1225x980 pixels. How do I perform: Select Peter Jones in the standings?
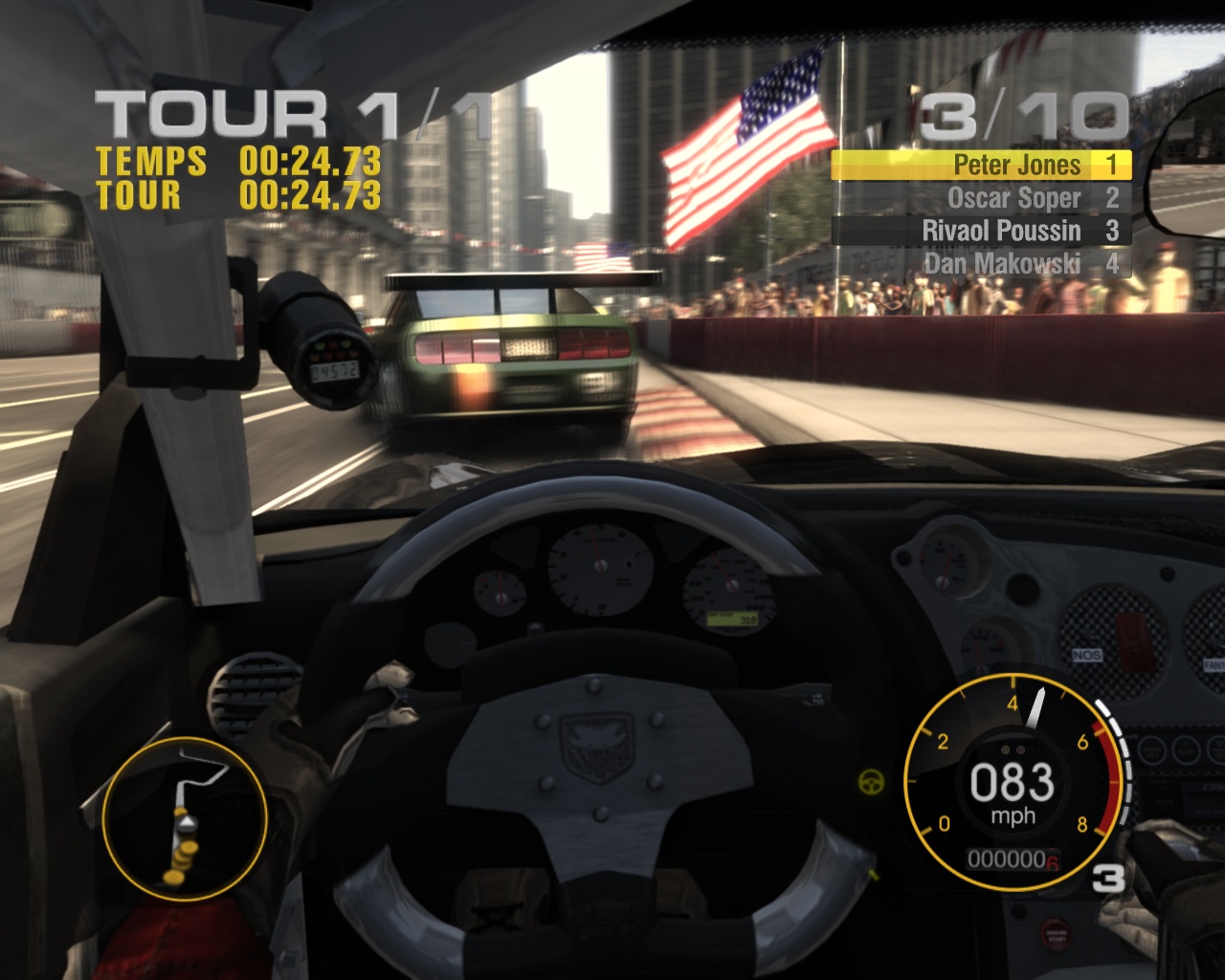981,166
